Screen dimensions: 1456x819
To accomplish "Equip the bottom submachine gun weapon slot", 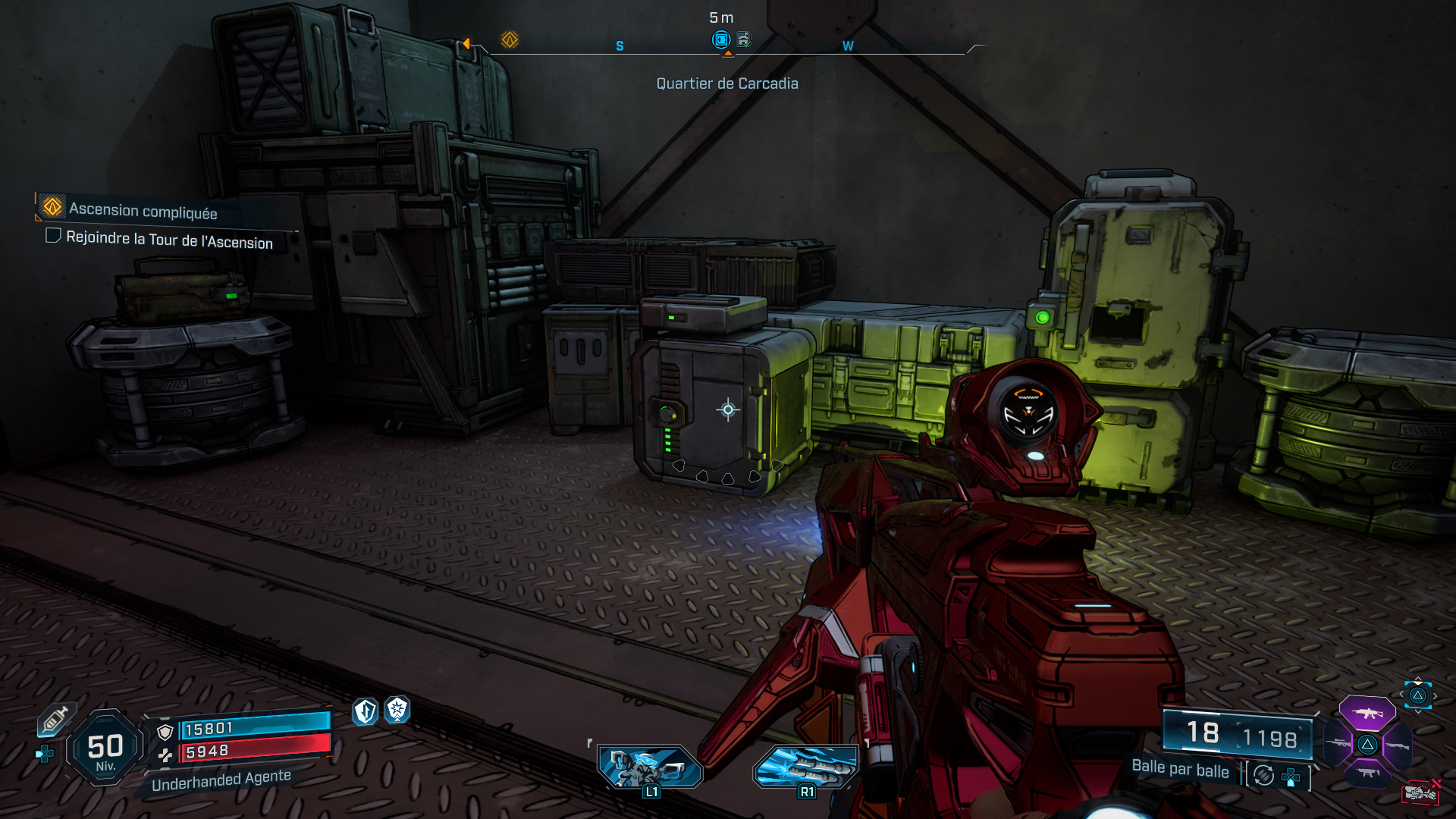I will 1367,773.
